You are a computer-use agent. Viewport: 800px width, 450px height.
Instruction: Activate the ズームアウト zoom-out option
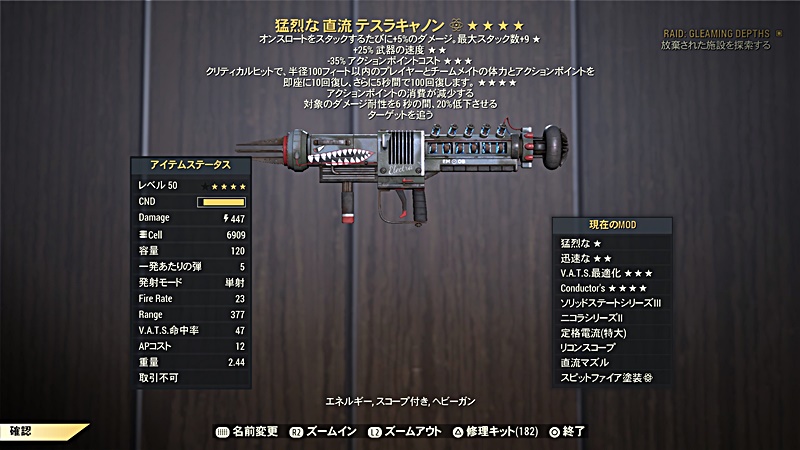406,431
